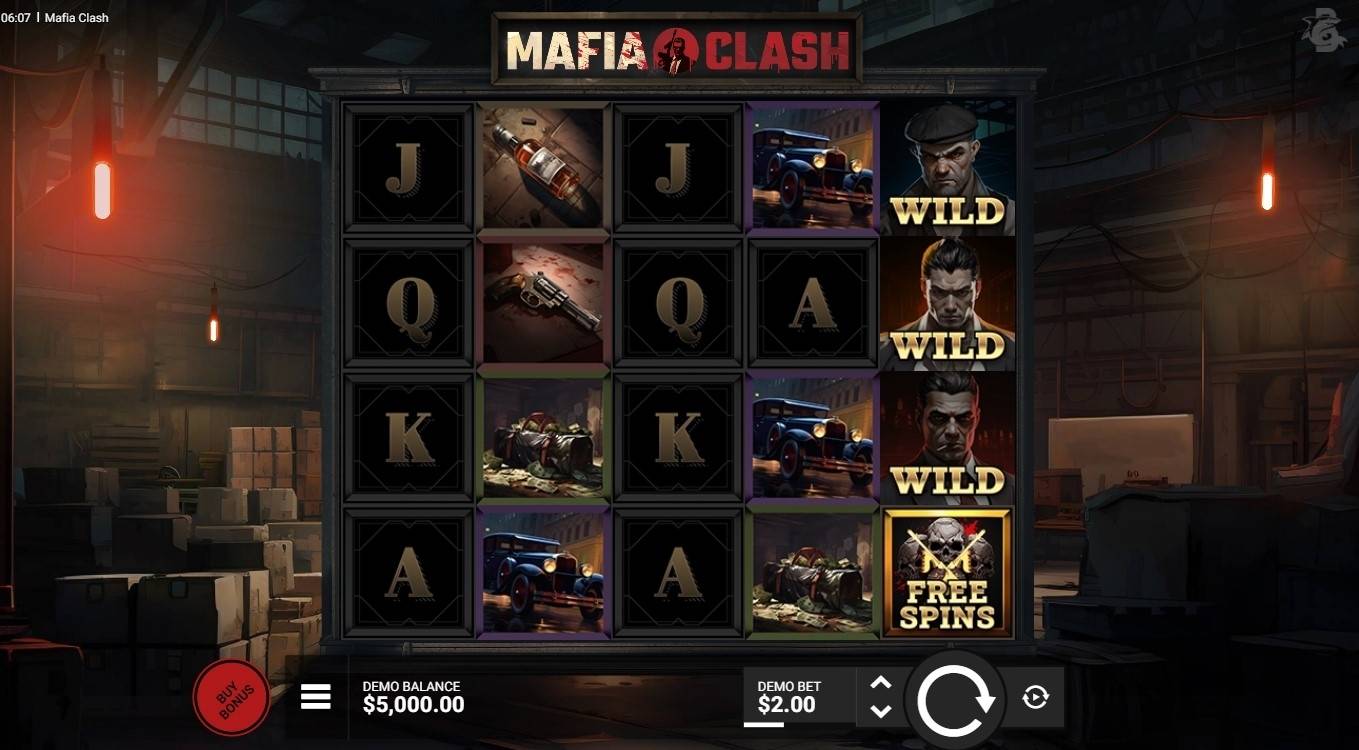
Task: Increase the demo bet amount
Action: [880, 683]
